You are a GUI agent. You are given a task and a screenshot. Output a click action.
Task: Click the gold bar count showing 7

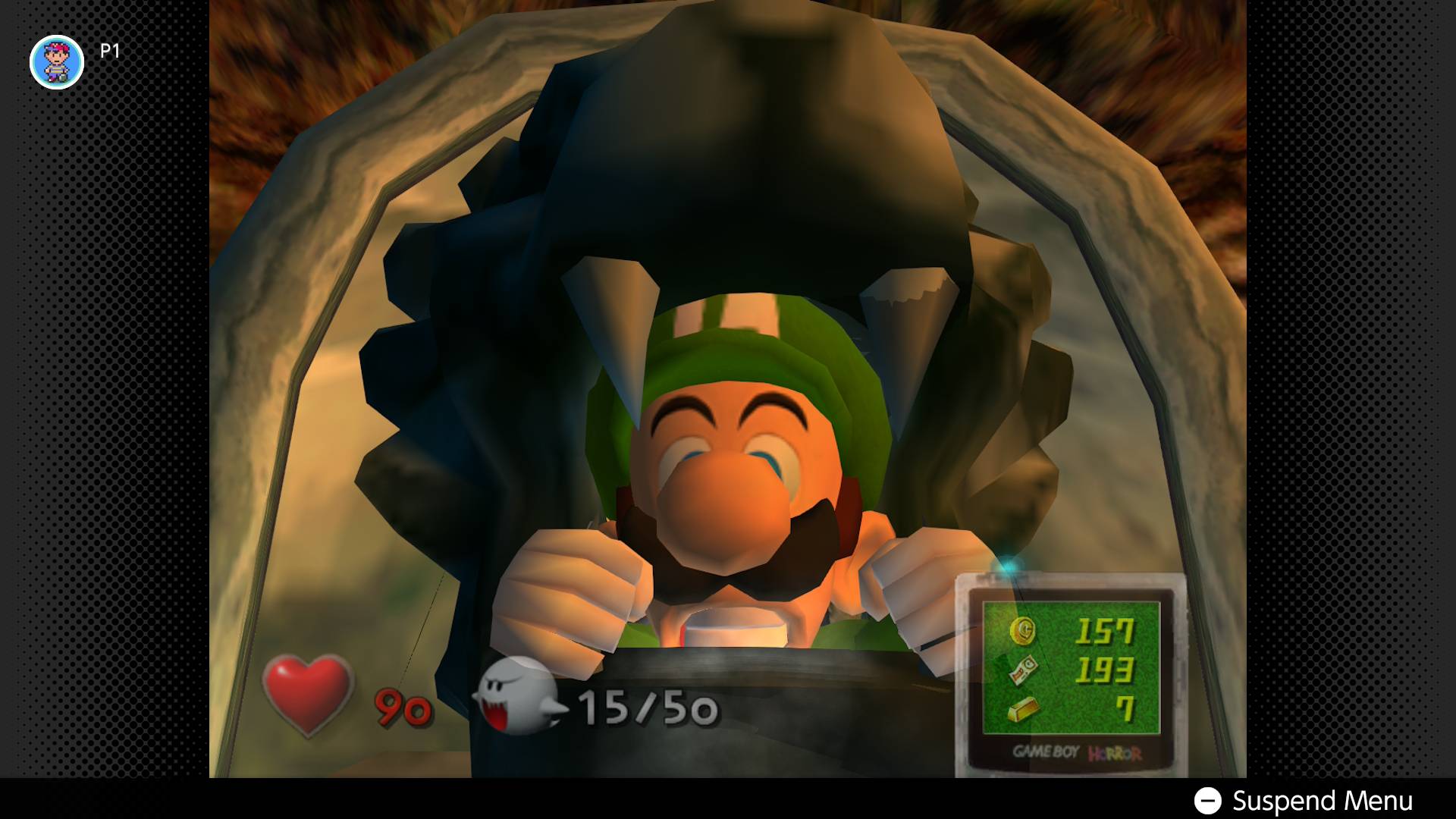pyautogui.click(x=1129, y=708)
